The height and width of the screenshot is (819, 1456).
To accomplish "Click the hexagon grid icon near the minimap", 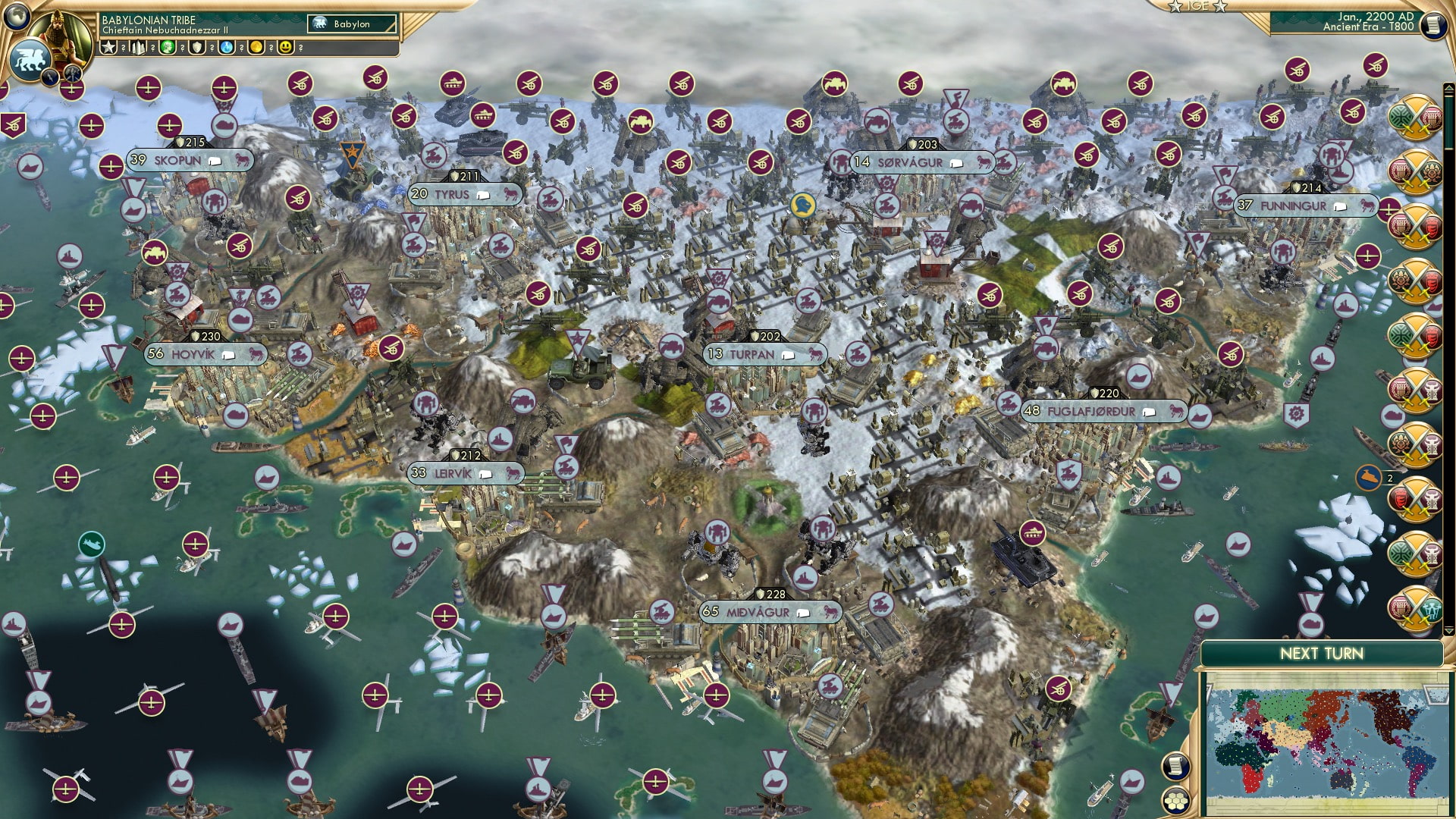I will [x=1175, y=802].
